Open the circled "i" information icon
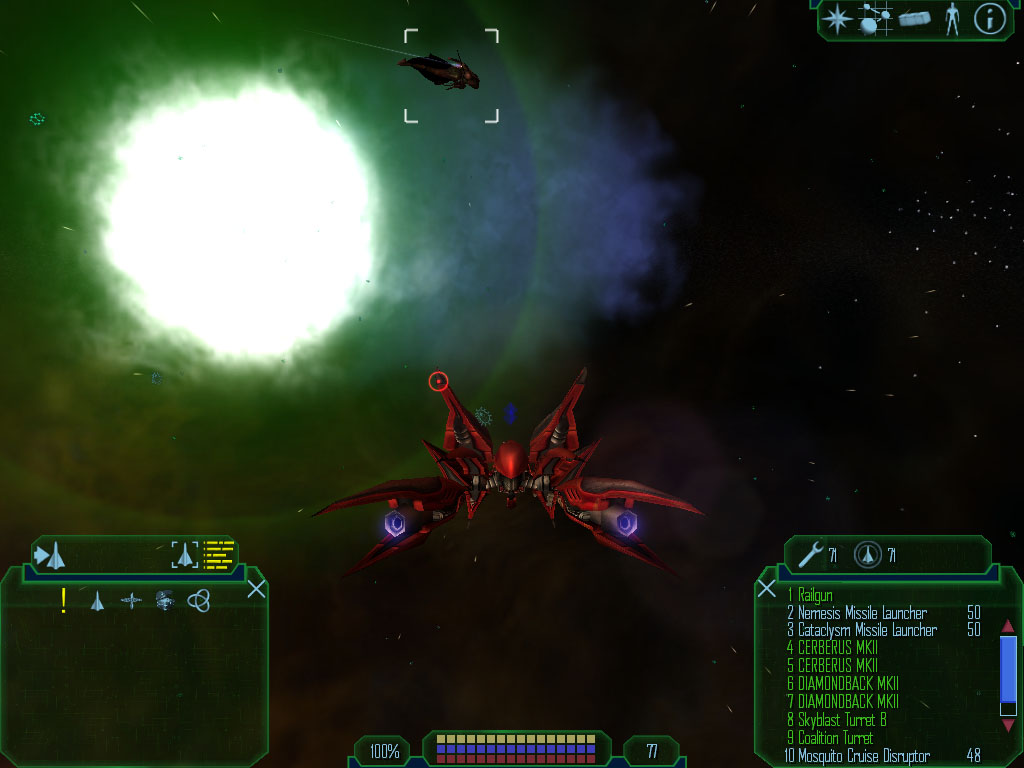This screenshot has height=768, width=1024. pos(989,19)
